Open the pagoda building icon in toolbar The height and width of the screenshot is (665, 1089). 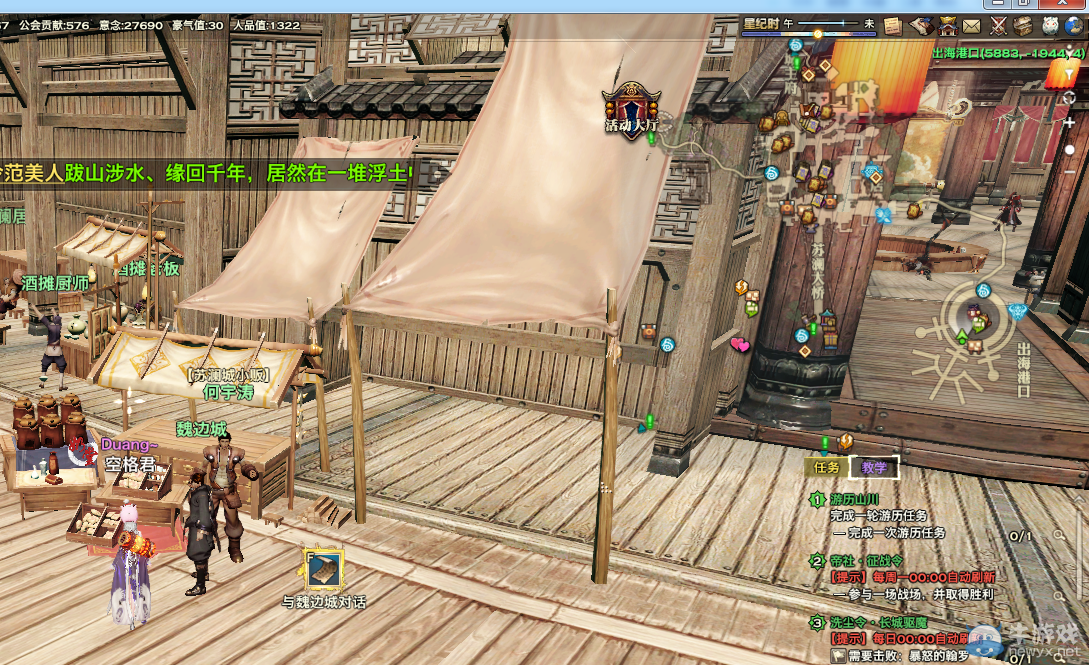[946, 26]
